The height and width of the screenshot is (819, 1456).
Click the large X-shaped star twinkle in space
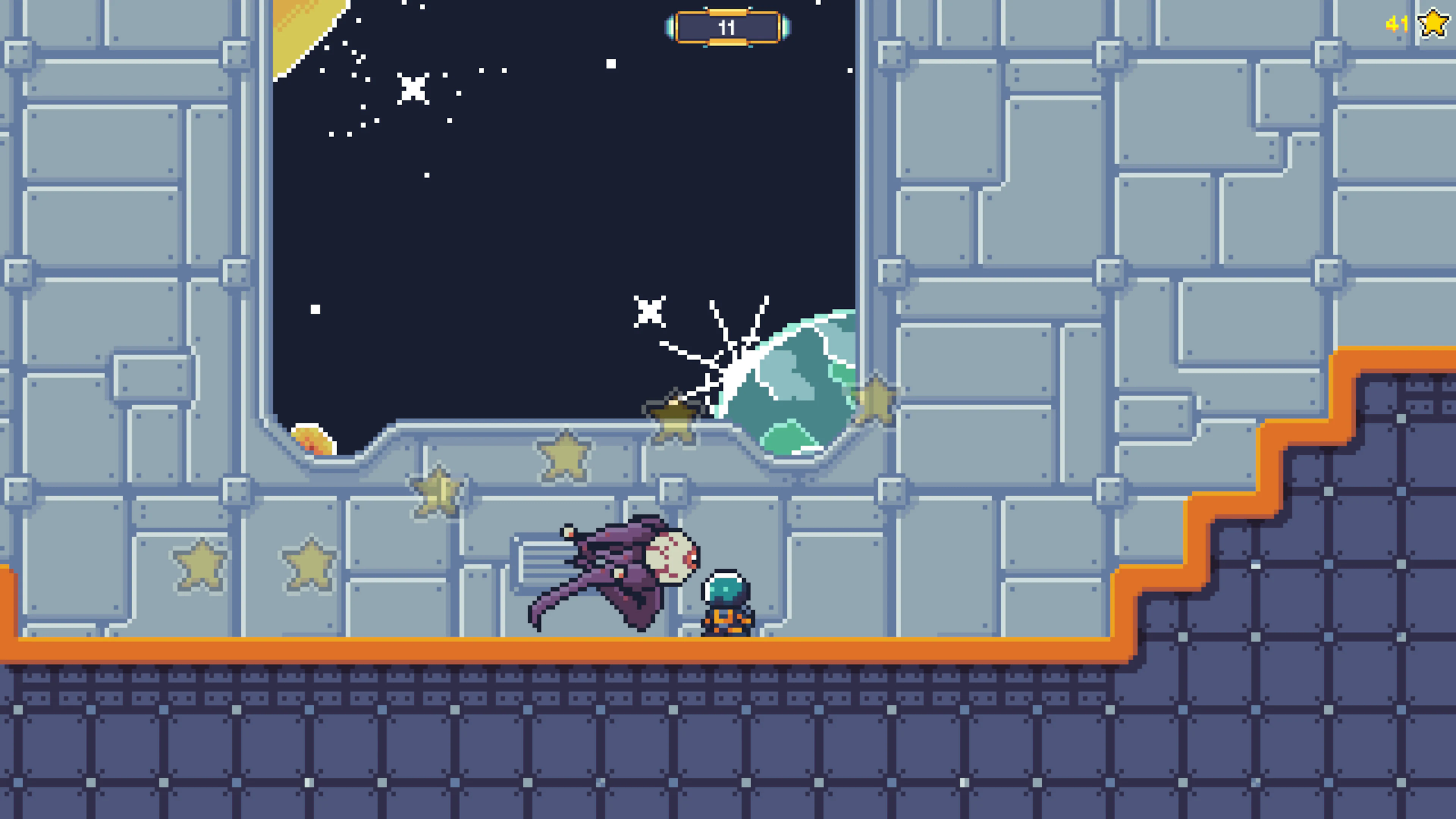pos(414,88)
